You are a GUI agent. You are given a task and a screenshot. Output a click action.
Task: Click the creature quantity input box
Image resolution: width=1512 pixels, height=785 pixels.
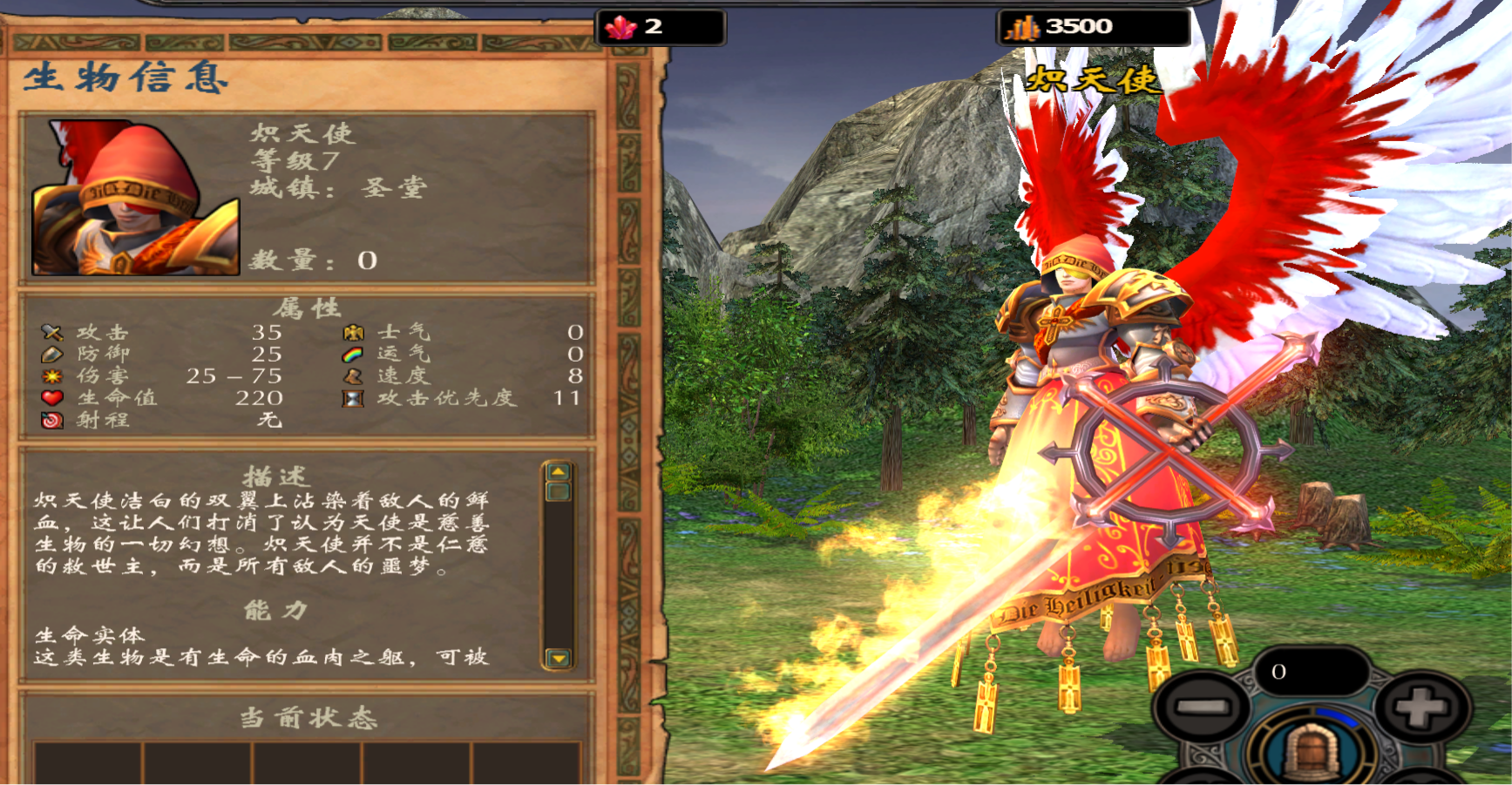tap(1310, 672)
